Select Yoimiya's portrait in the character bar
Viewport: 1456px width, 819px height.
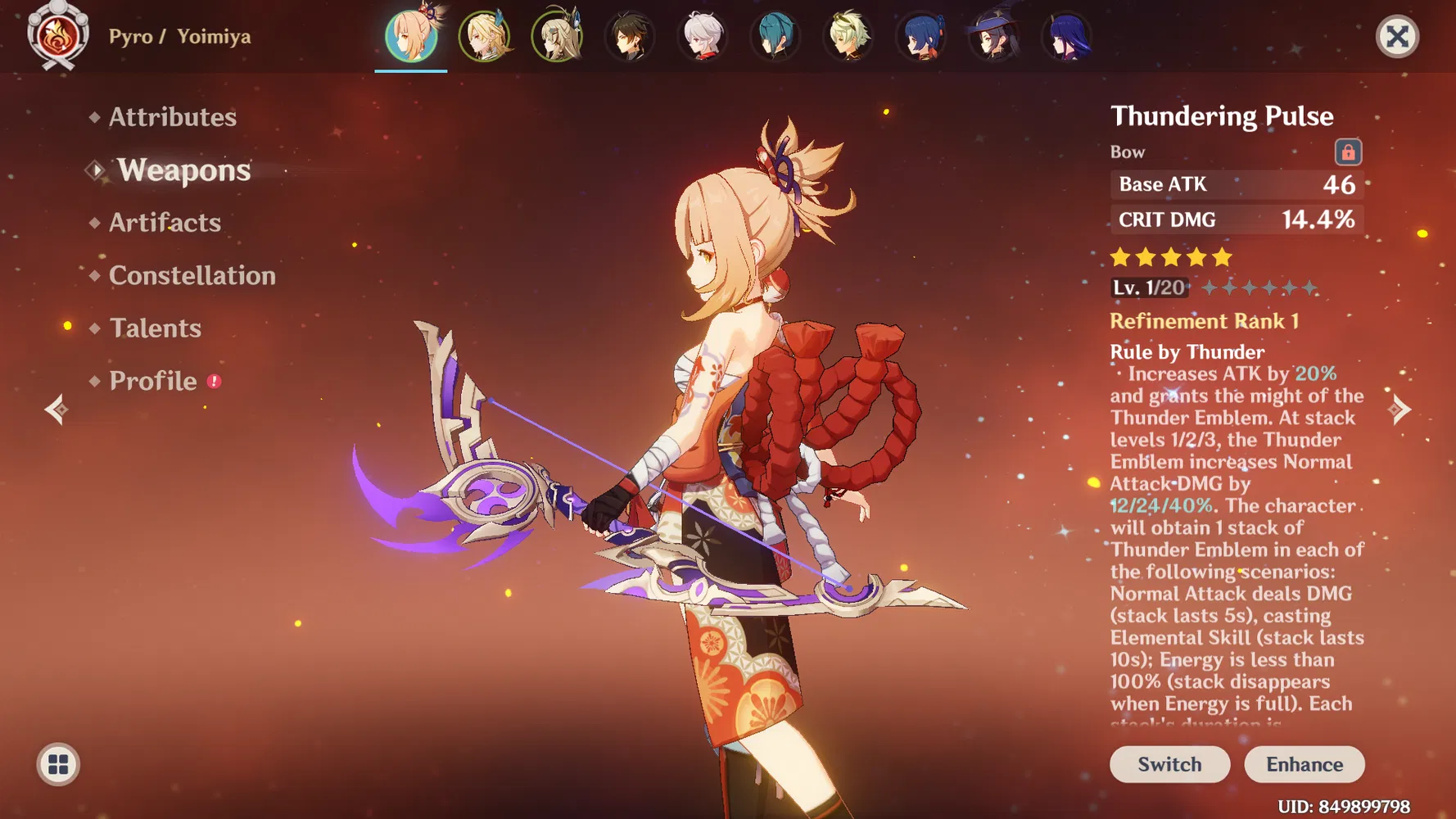410,36
